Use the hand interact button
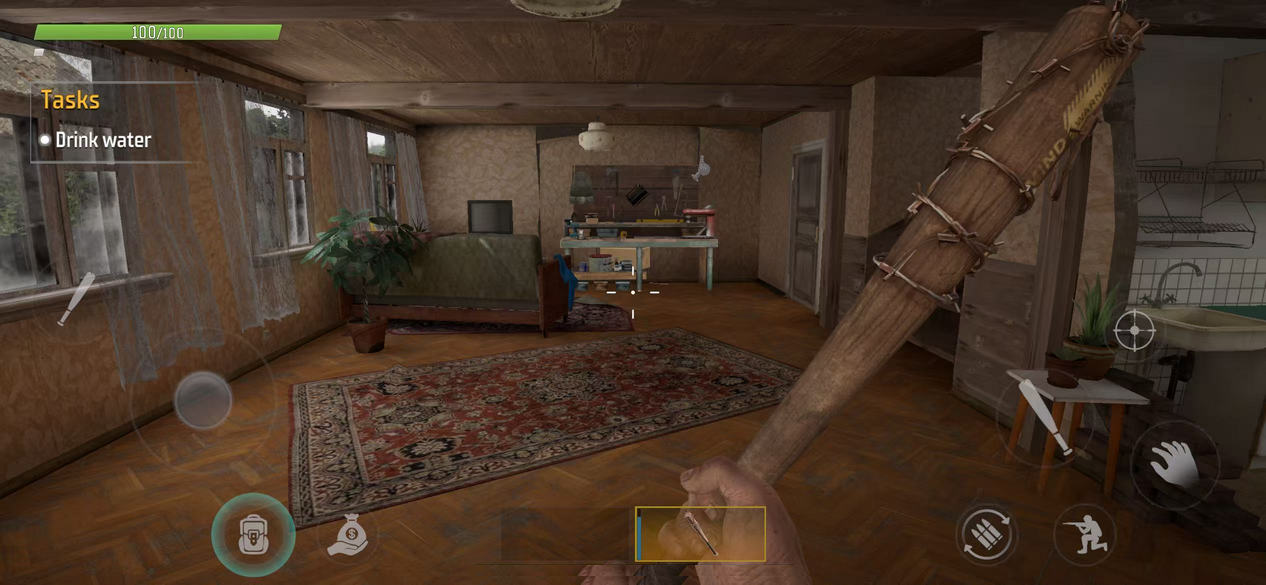Screen dimensions: 1266x585 coord(1174,463)
